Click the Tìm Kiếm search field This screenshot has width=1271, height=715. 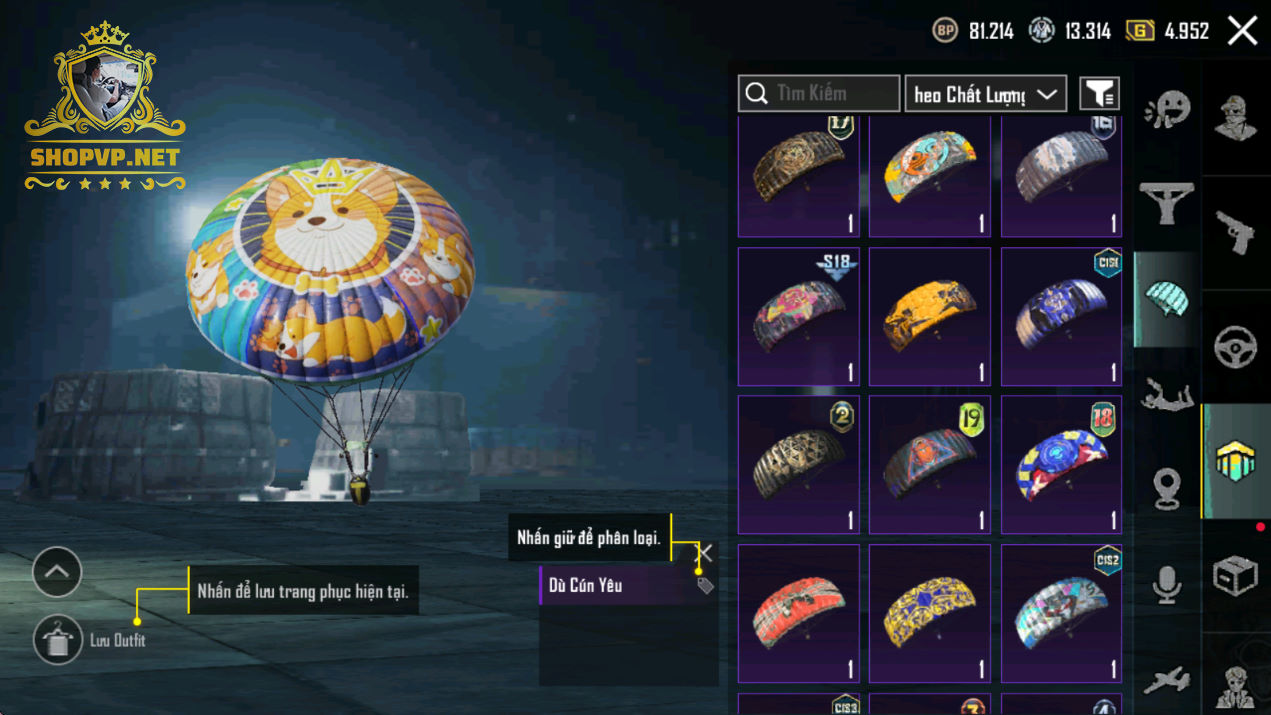[x=819, y=94]
